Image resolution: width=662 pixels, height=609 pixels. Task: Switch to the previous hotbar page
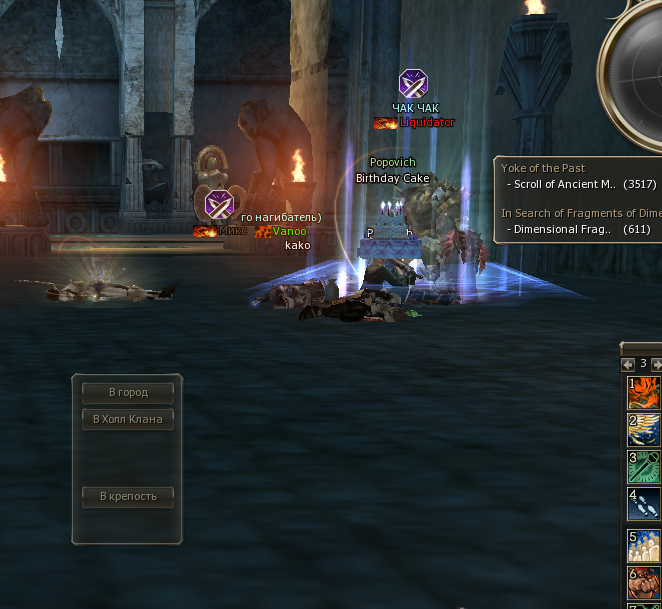[628, 364]
